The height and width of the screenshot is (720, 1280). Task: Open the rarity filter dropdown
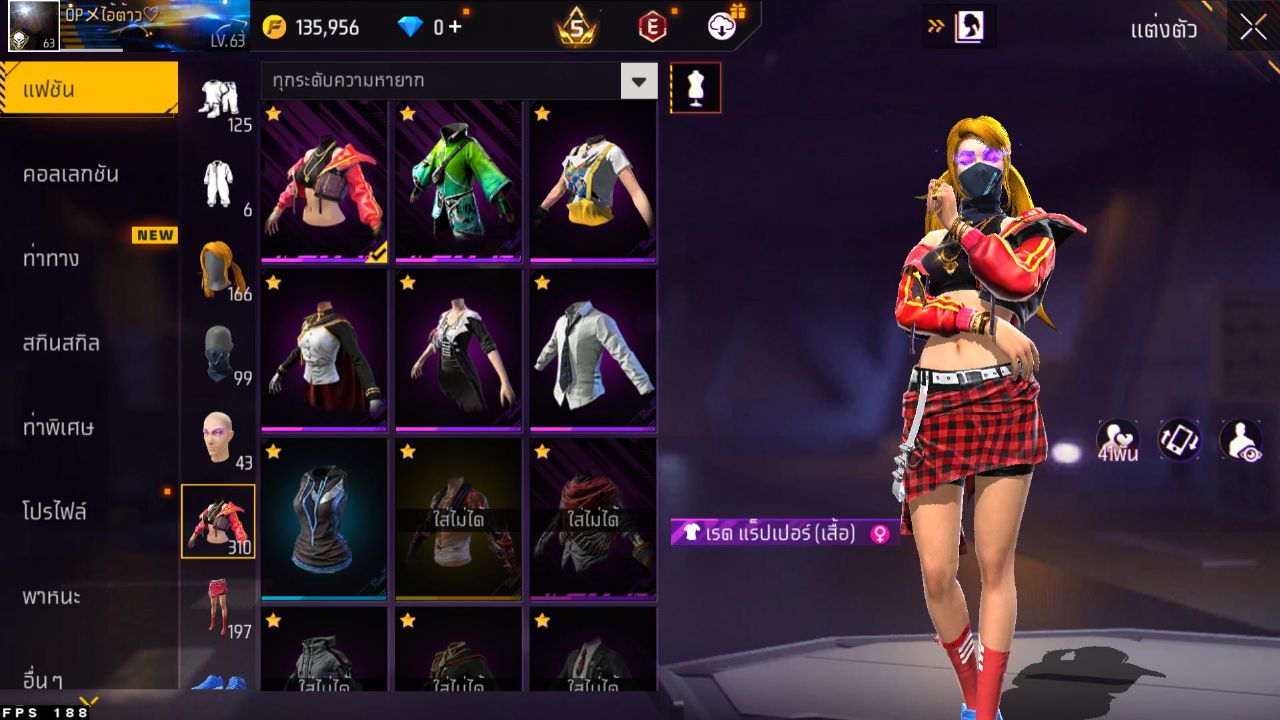point(640,81)
